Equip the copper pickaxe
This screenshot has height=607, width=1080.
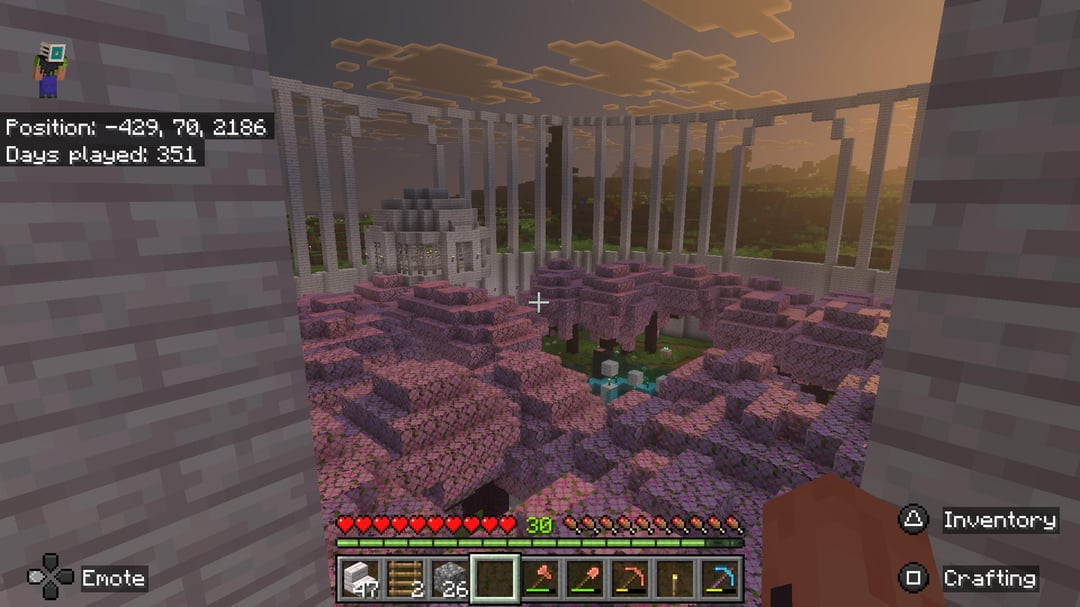[630, 578]
